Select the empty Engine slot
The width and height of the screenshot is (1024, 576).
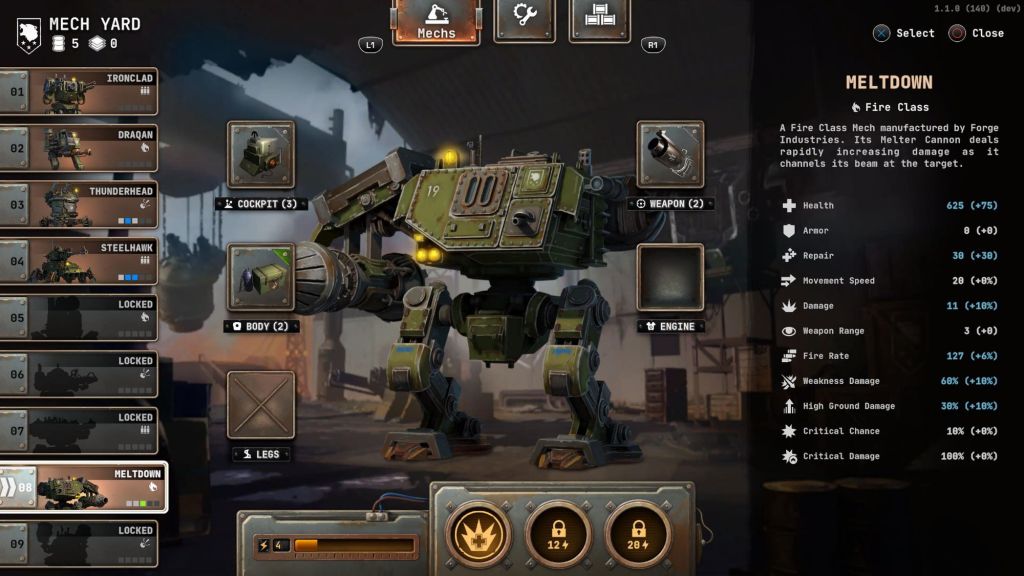(x=670, y=277)
